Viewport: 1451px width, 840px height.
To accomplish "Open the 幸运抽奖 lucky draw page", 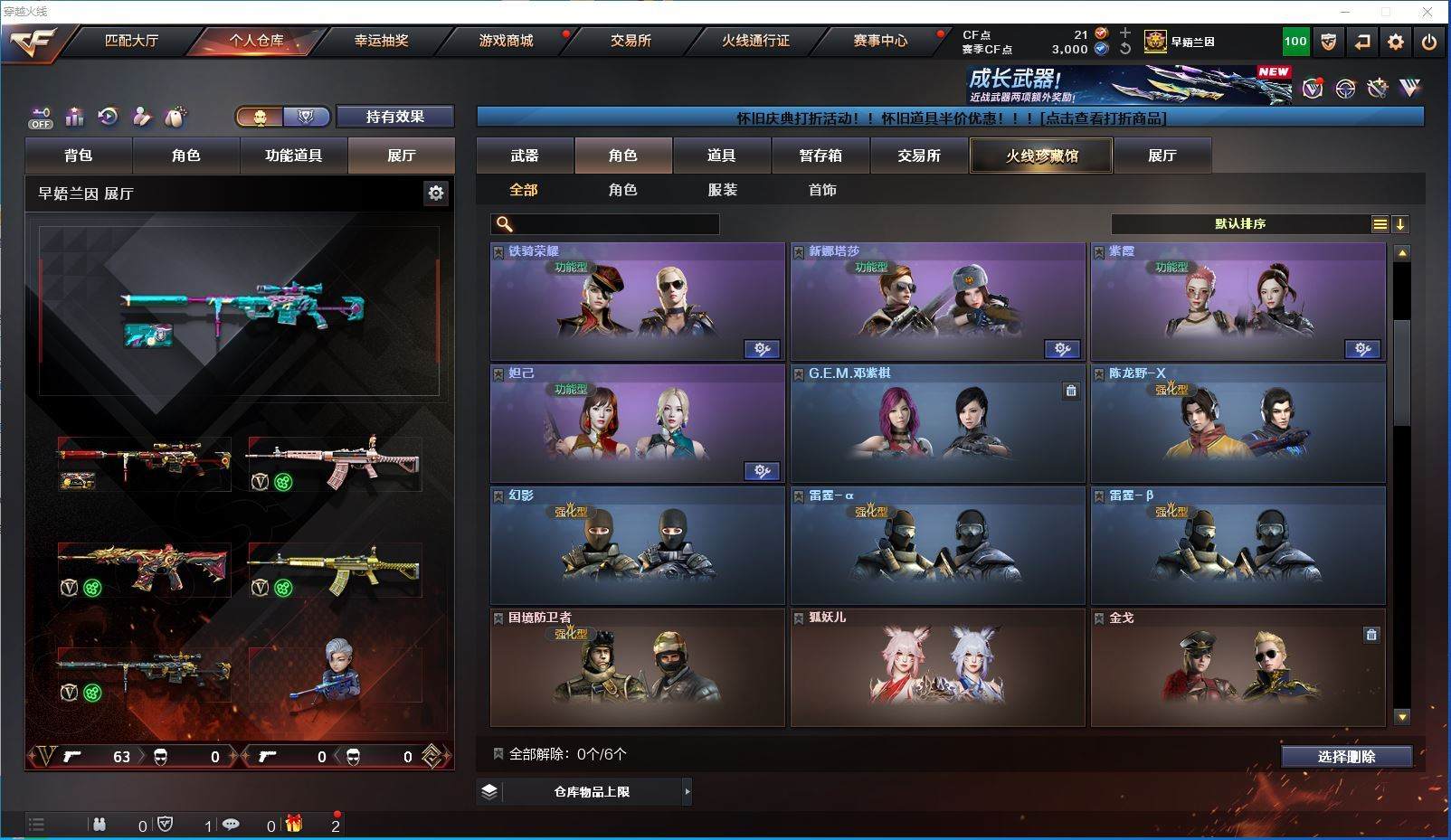I will point(381,41).
